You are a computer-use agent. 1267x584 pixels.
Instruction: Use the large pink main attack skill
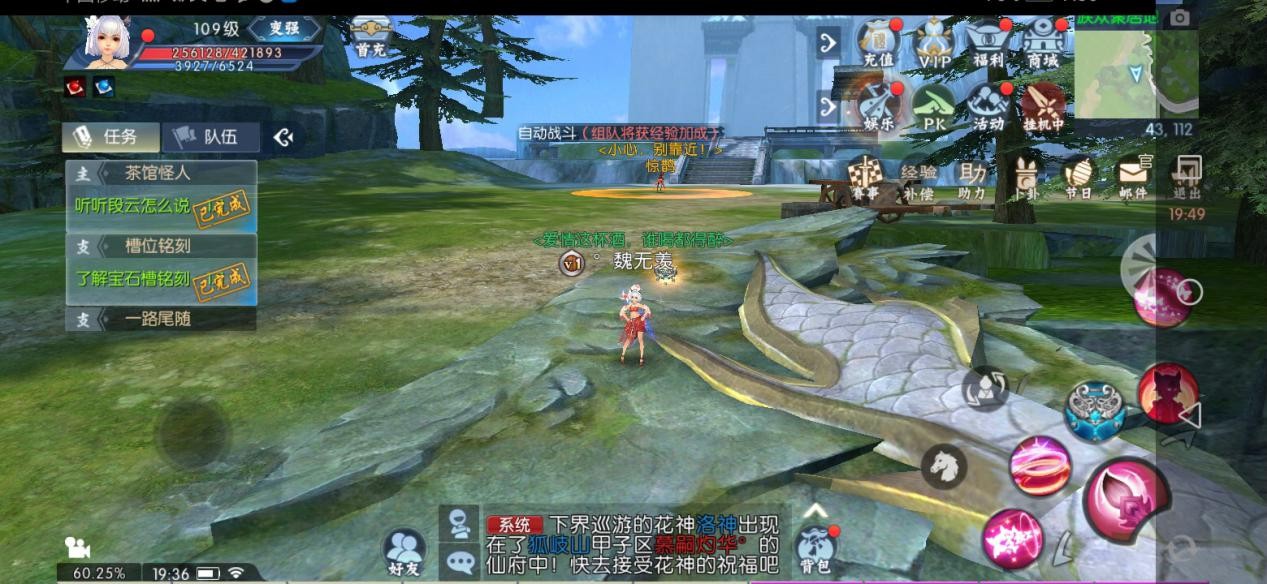click(x=1126, y=499)
